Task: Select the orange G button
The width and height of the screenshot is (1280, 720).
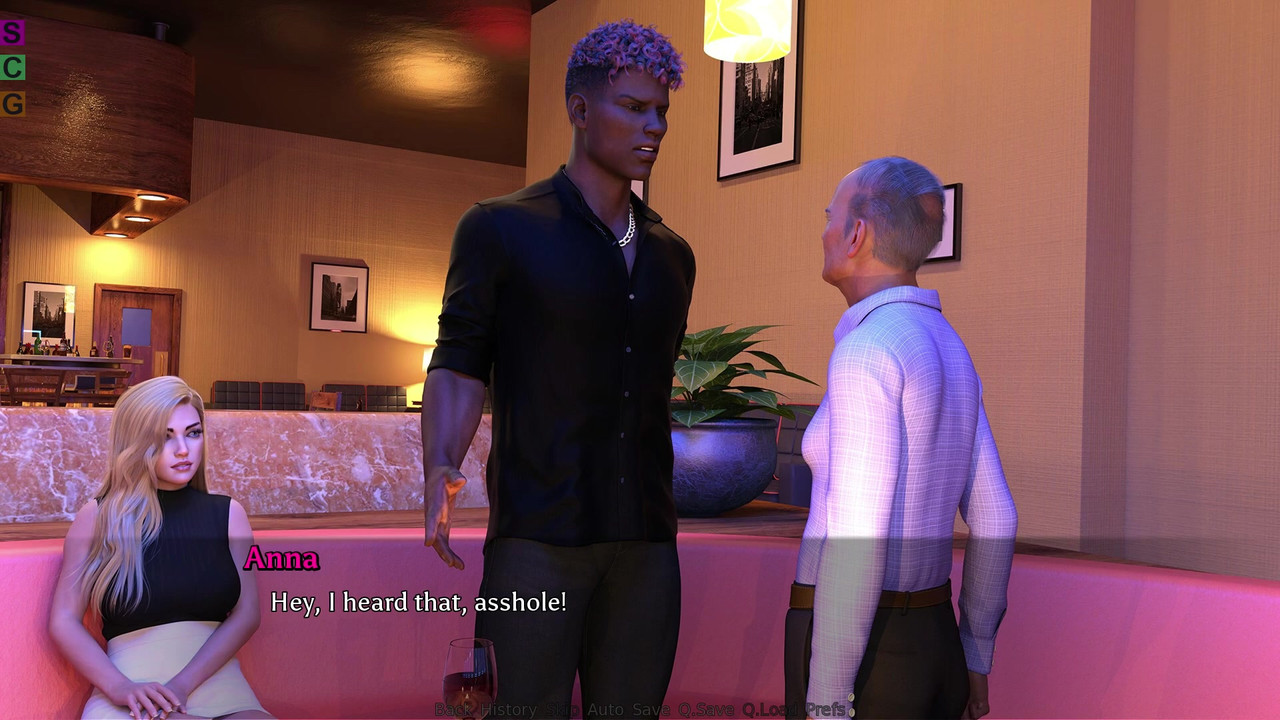Action: 12,104
